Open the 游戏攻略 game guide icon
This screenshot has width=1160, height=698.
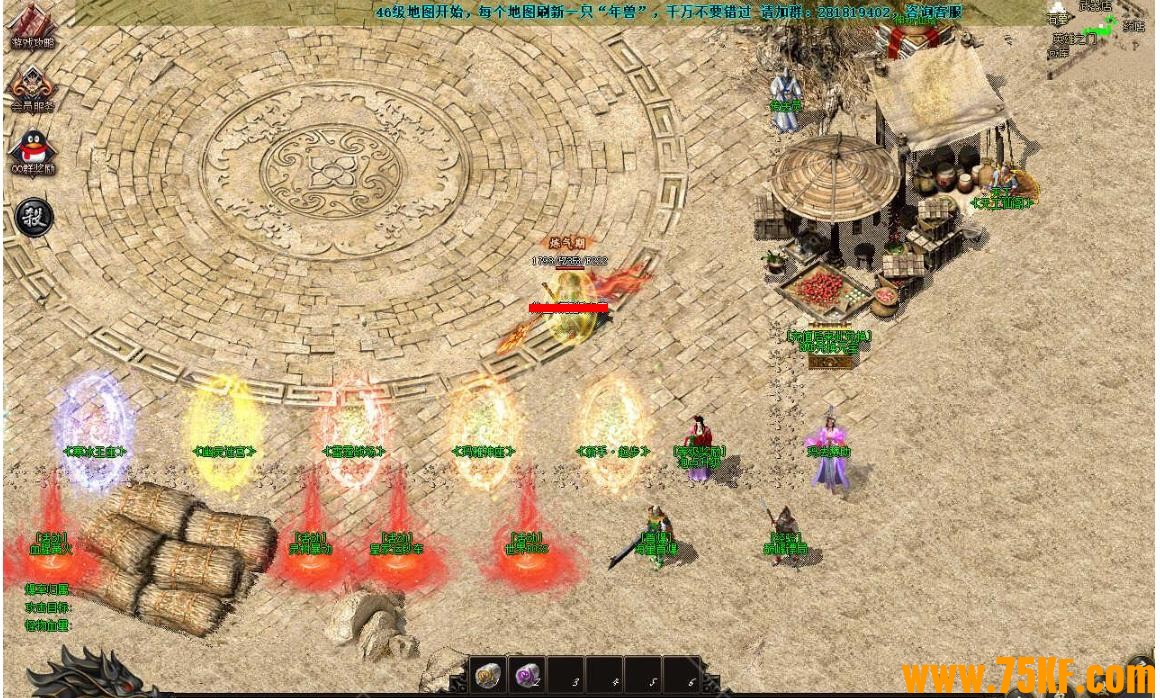pyautogui.click(x=33, y=27)
